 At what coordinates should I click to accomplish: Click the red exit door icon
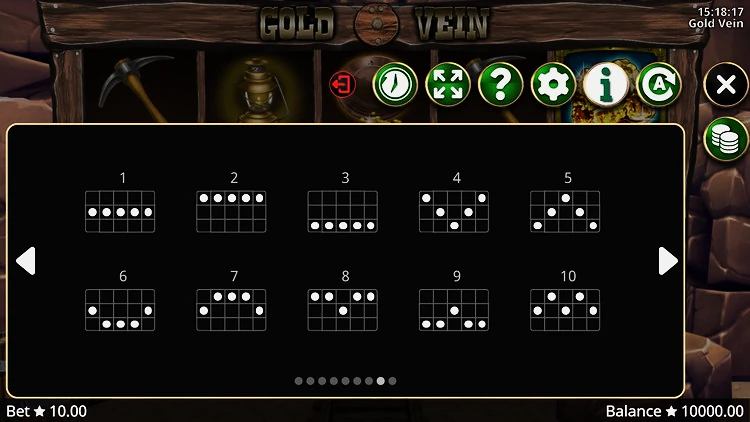click(342, 85)
